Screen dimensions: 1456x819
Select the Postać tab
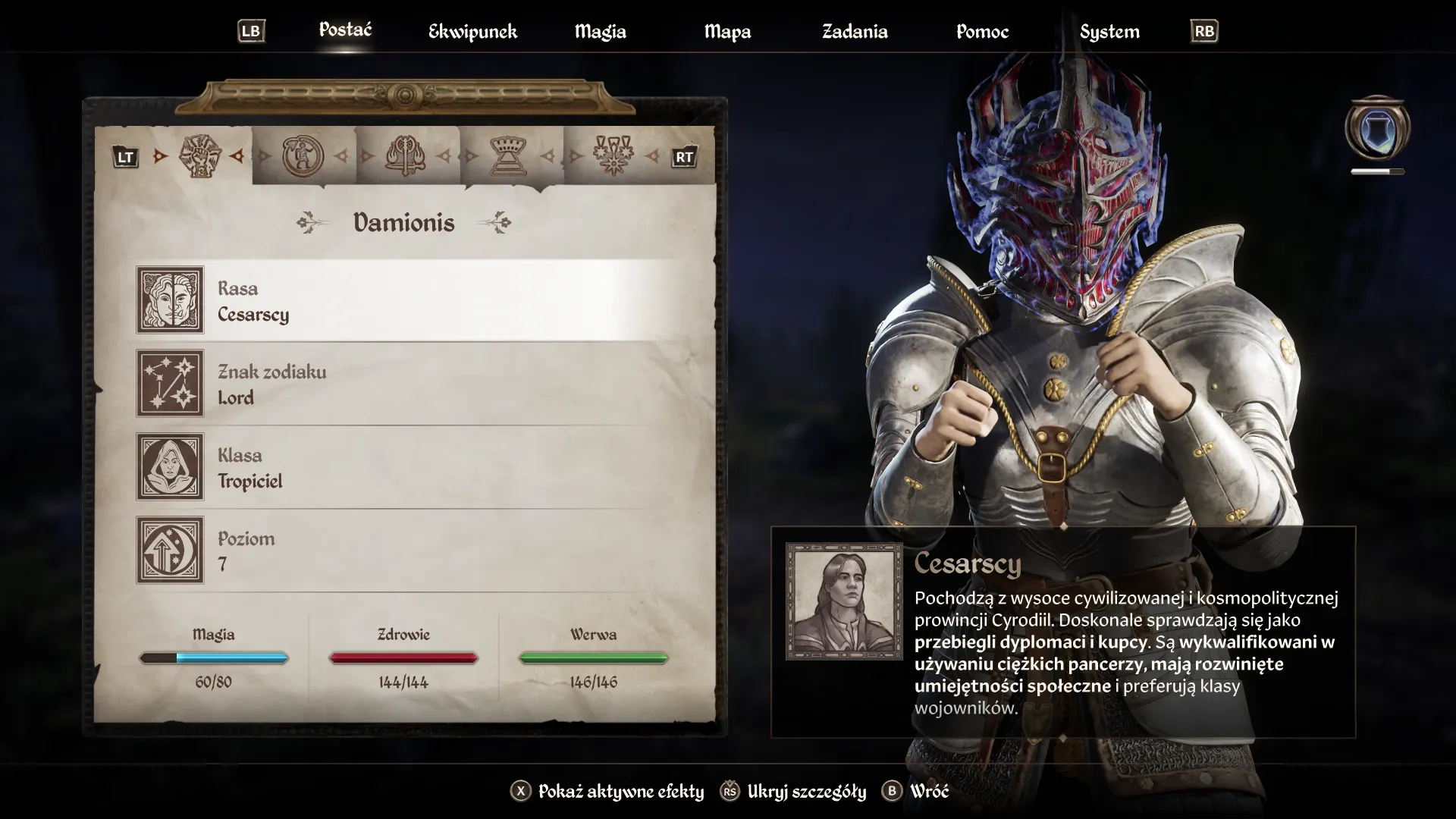tap(345, 30)
